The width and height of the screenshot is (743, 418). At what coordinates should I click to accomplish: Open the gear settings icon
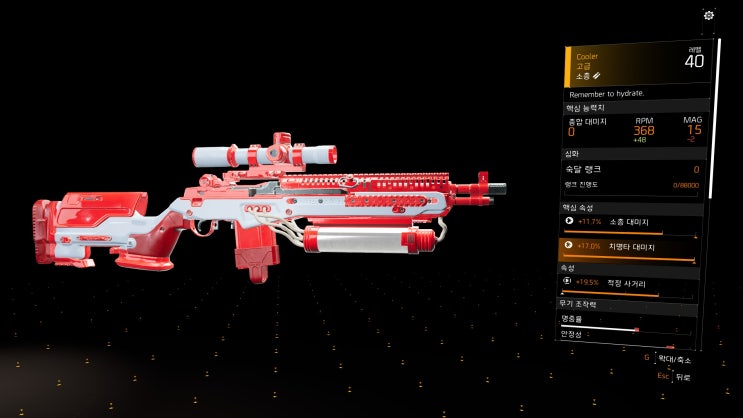[709, 15]
